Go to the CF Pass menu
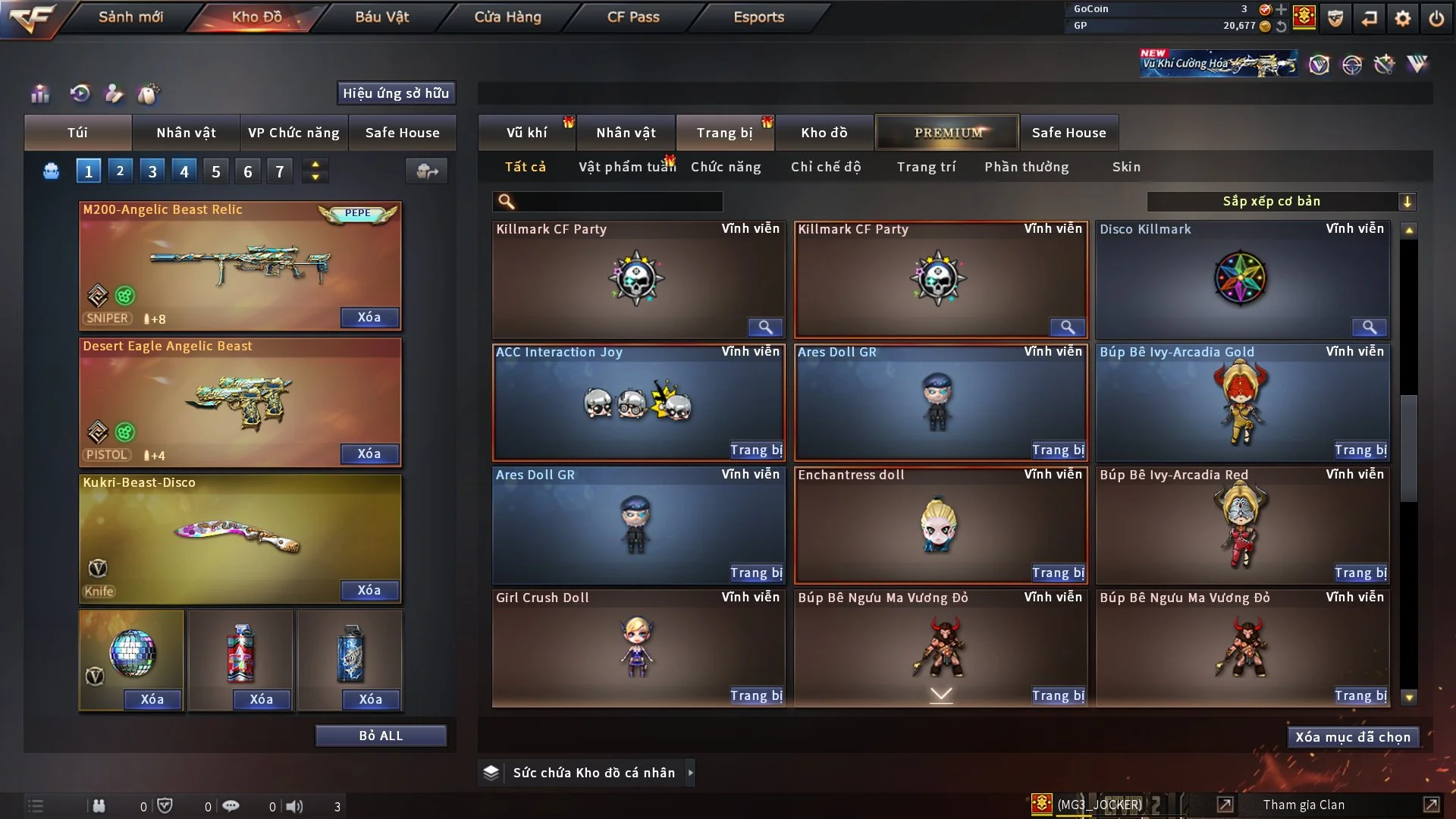The width and height of the screenshot is (1456, 819). tap(633, 17)
